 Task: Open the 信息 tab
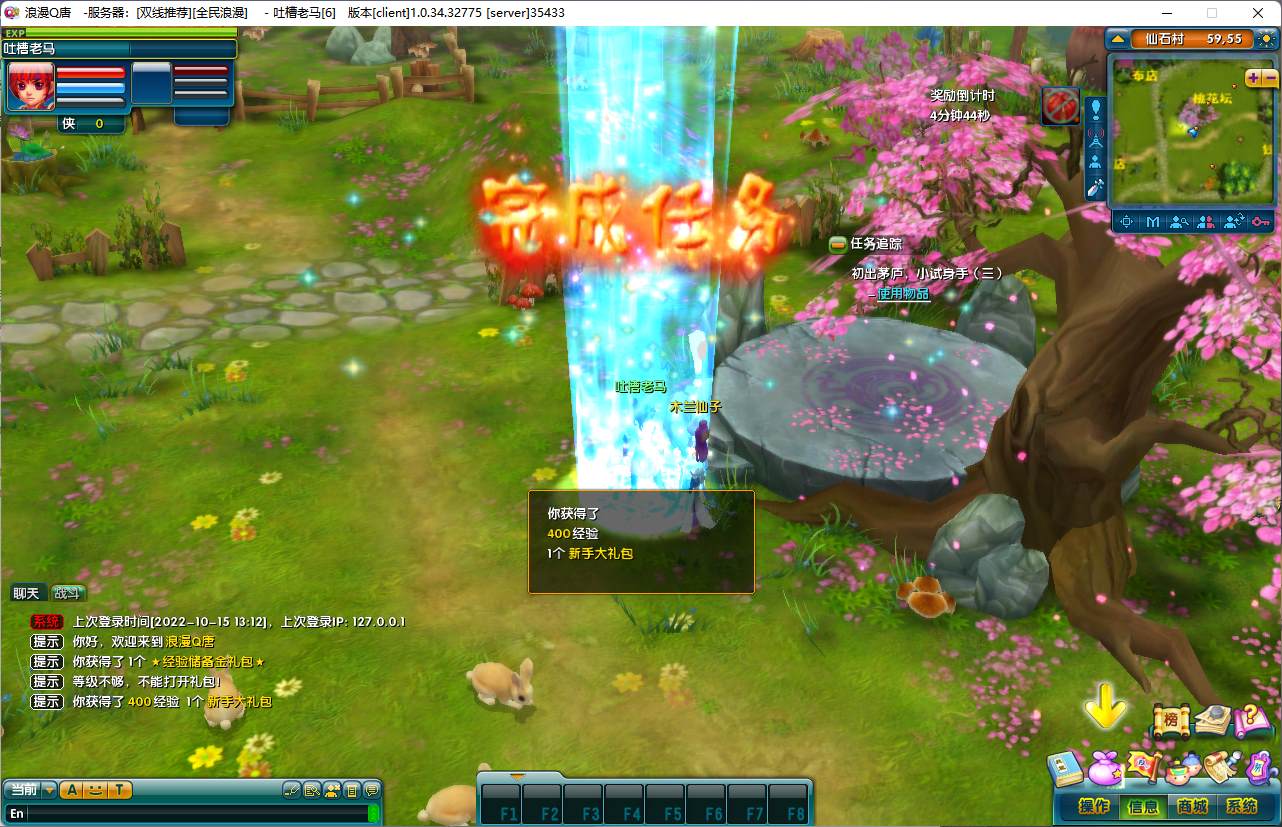pos(1143,806)
